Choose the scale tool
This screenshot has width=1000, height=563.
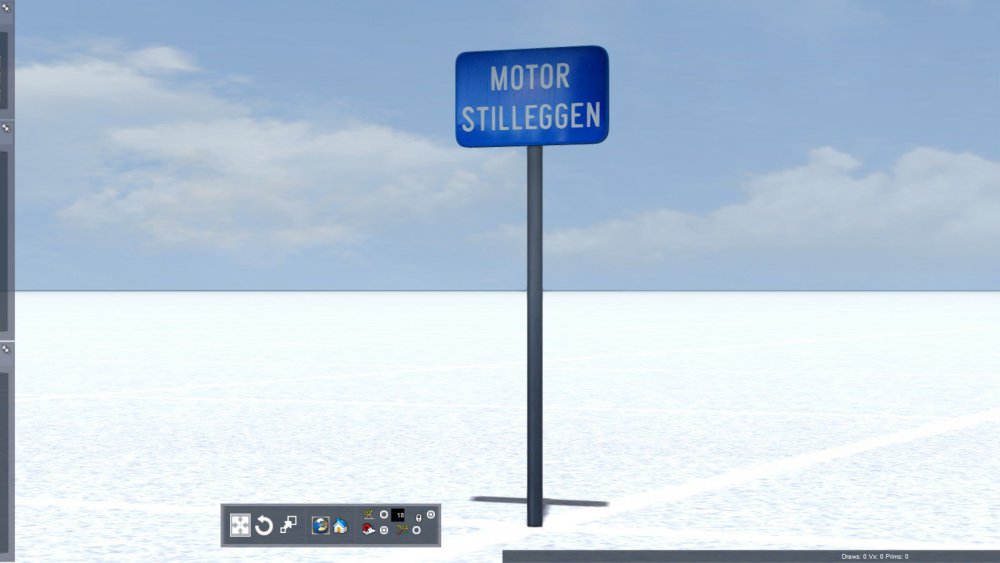(x=288, y=524)
